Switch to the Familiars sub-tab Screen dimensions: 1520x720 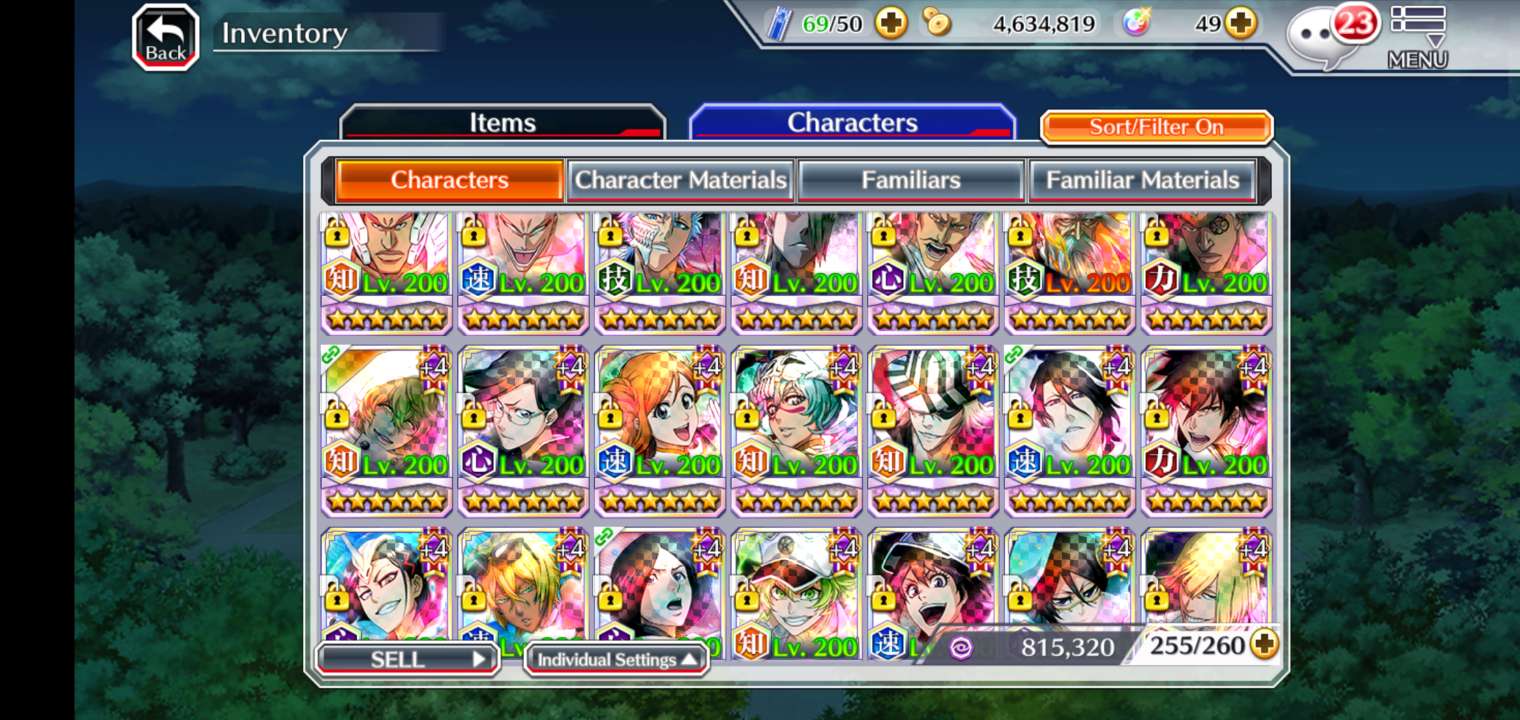[x=911, y=180]
